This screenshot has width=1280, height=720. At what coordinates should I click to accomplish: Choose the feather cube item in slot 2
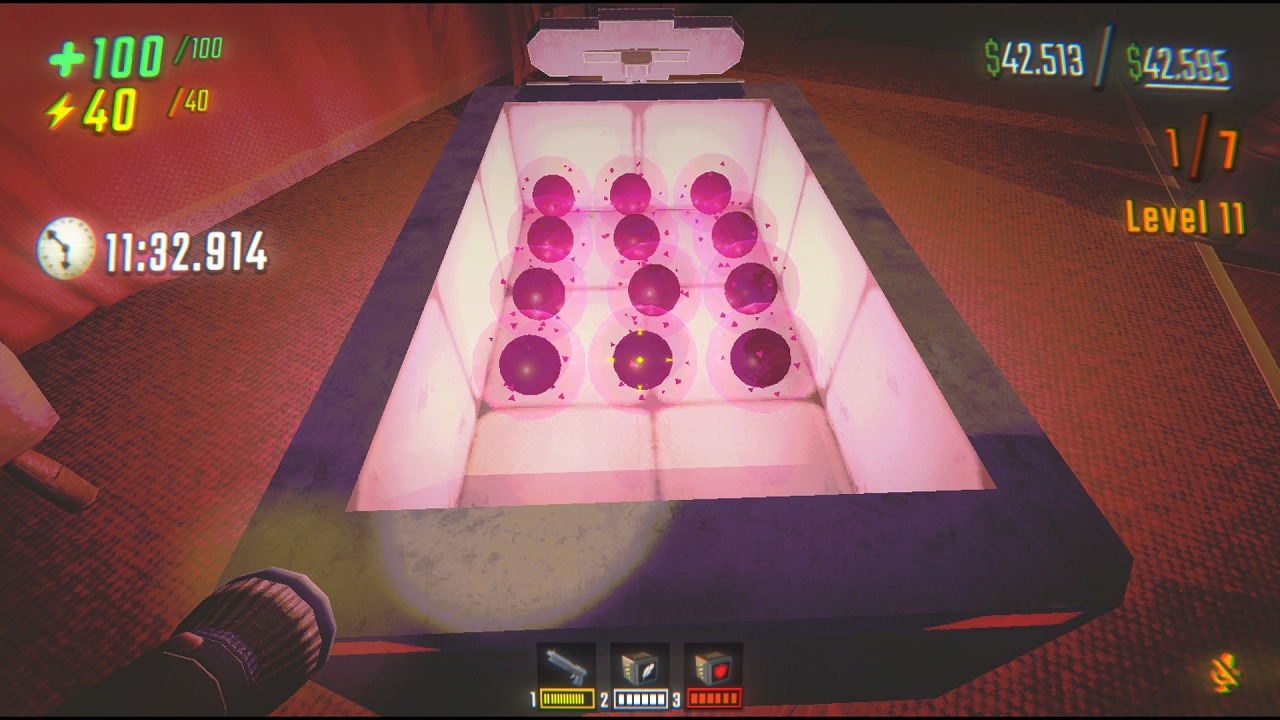pos(640,668)
